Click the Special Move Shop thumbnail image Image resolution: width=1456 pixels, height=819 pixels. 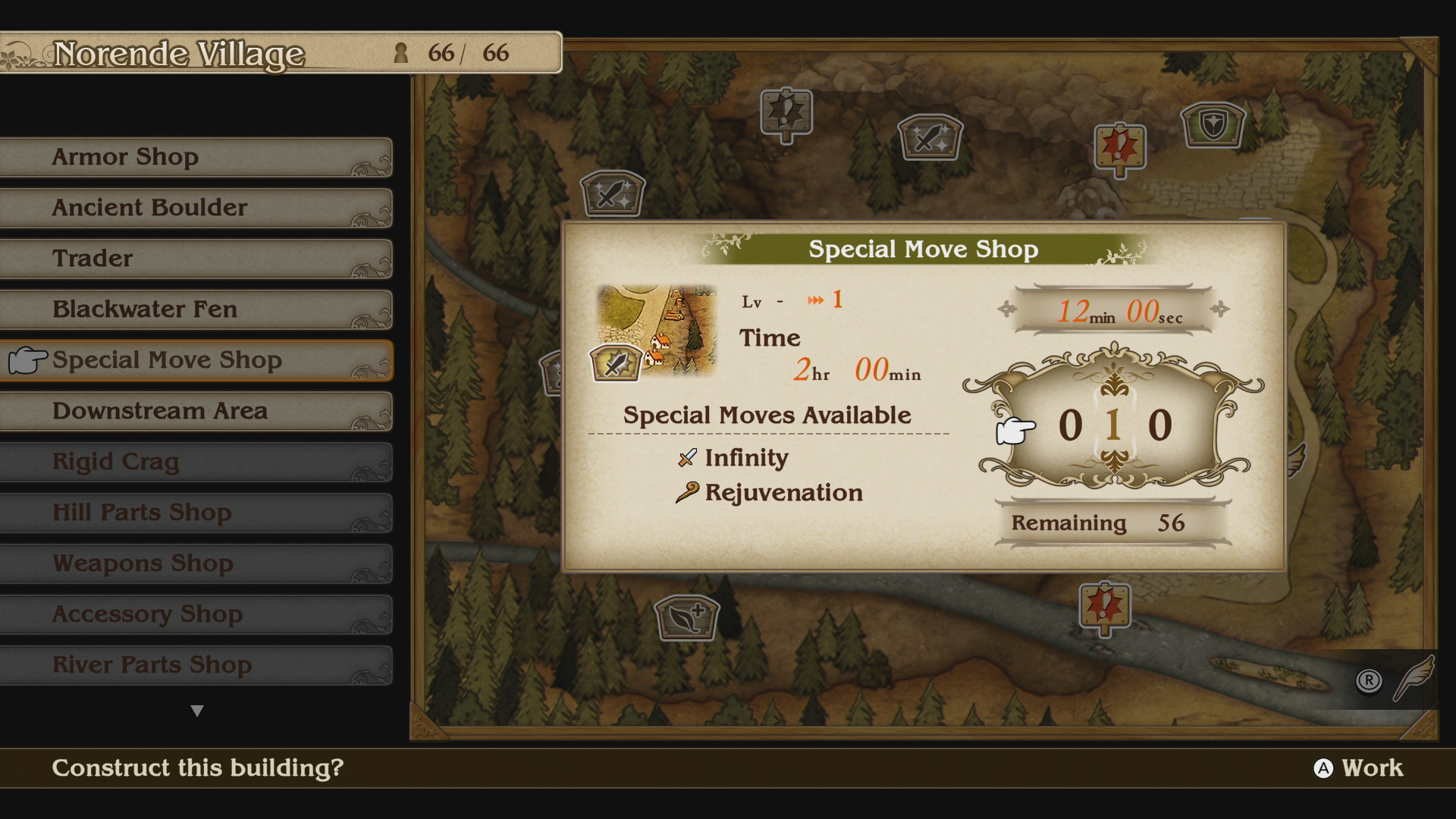coord(656,331)
